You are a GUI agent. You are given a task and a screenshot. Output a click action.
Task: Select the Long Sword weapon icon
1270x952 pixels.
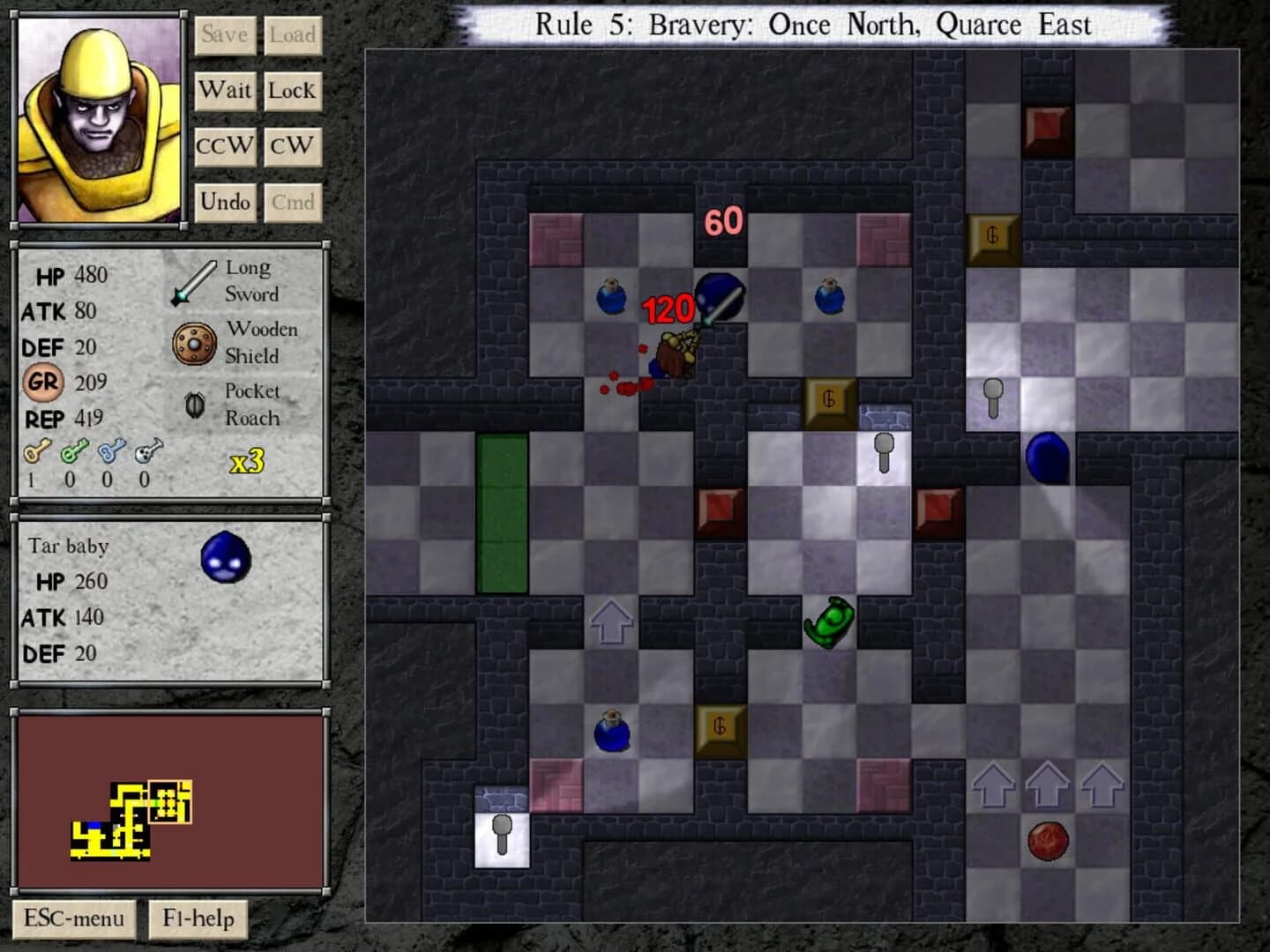(193, 280)
